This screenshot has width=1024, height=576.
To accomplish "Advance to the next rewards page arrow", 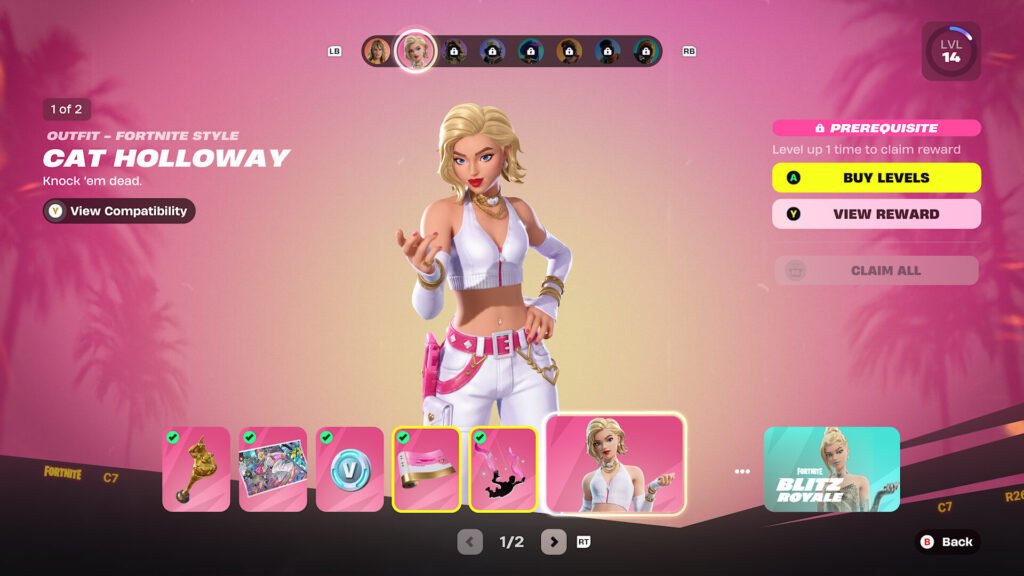I will tap(553, 542).
